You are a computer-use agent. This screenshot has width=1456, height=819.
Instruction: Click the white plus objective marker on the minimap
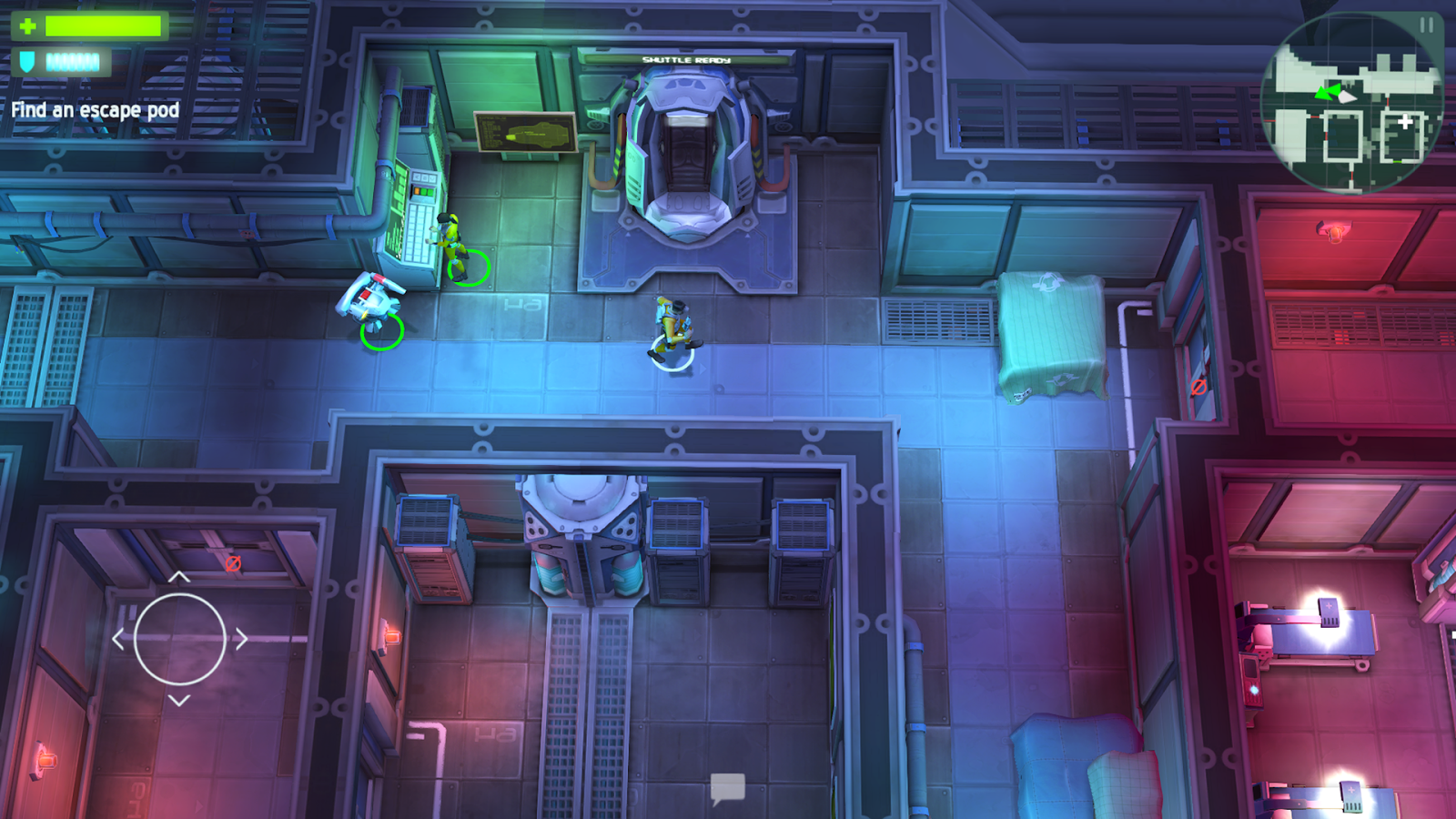(1405, 121)
